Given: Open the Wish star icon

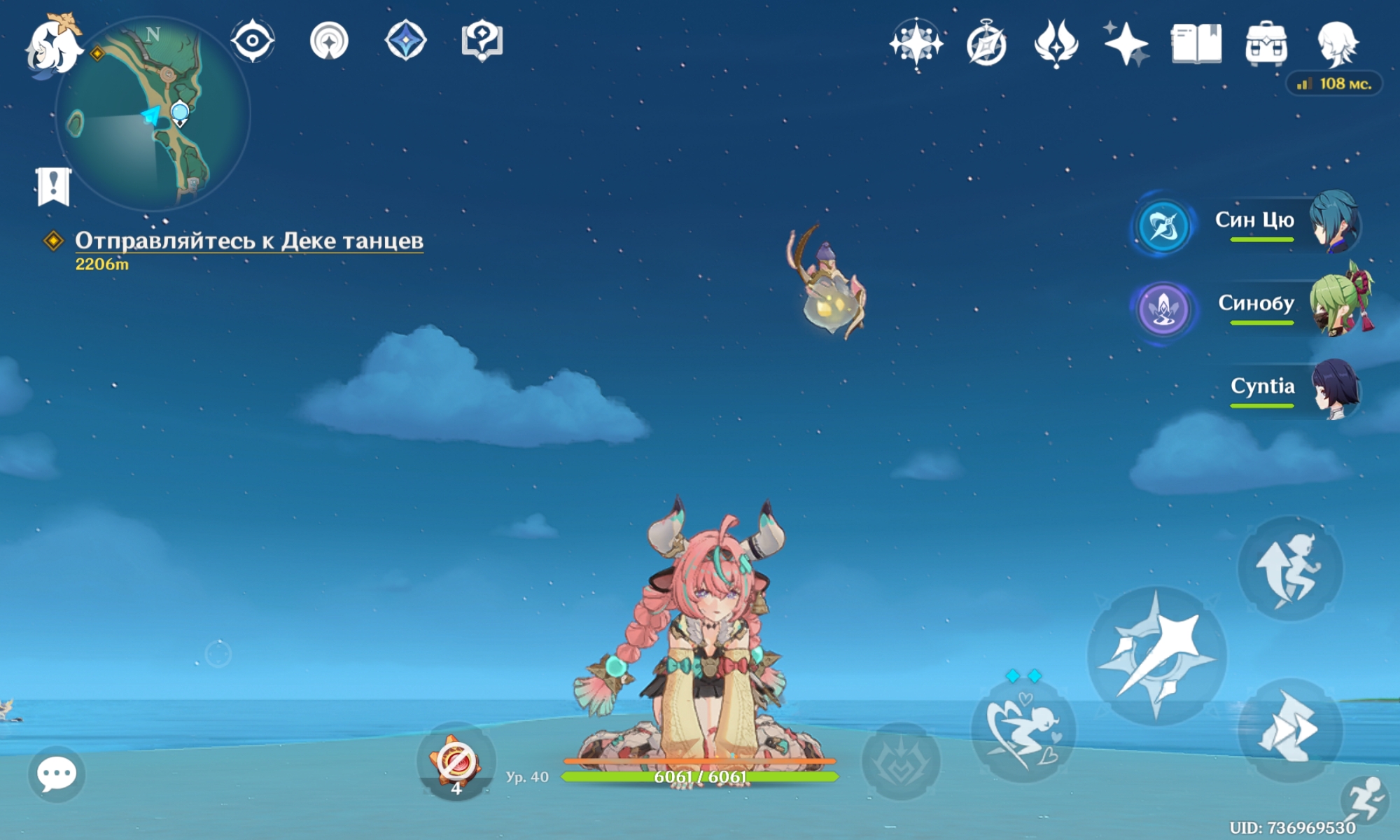Looking at the screenshot, I should point(916,43).
